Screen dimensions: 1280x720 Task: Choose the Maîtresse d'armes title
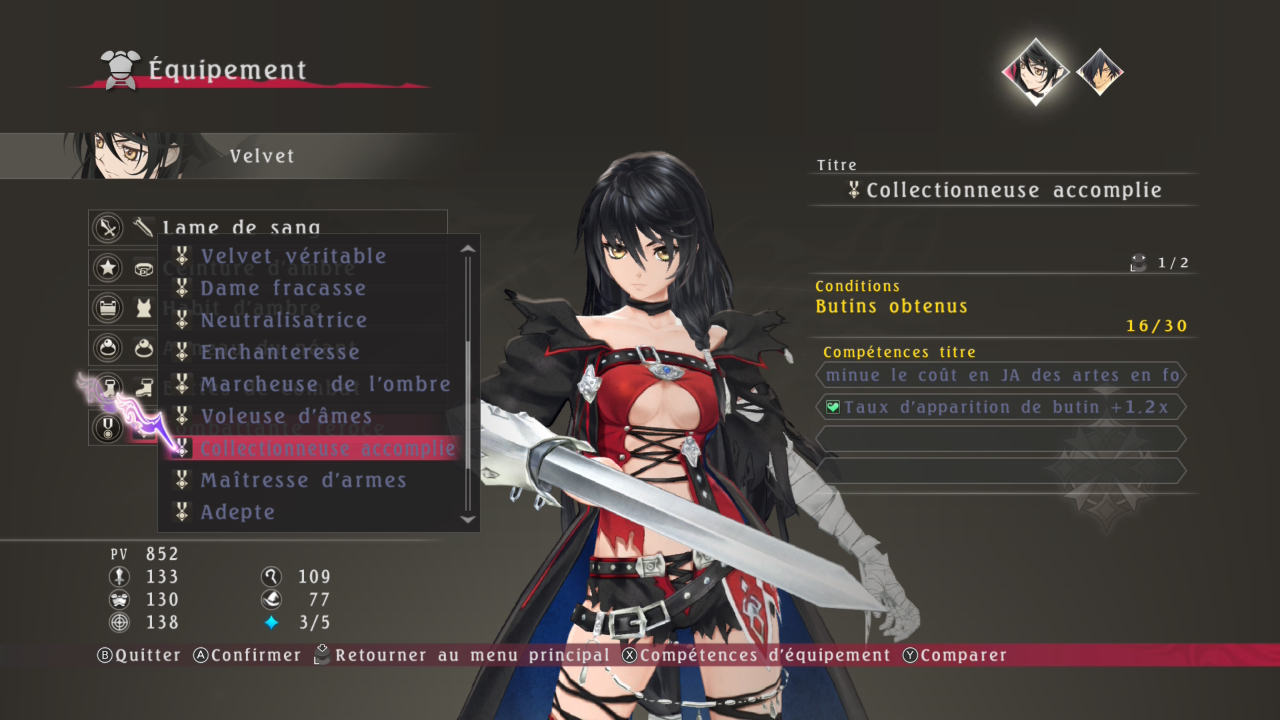click(x=303, y=480)
